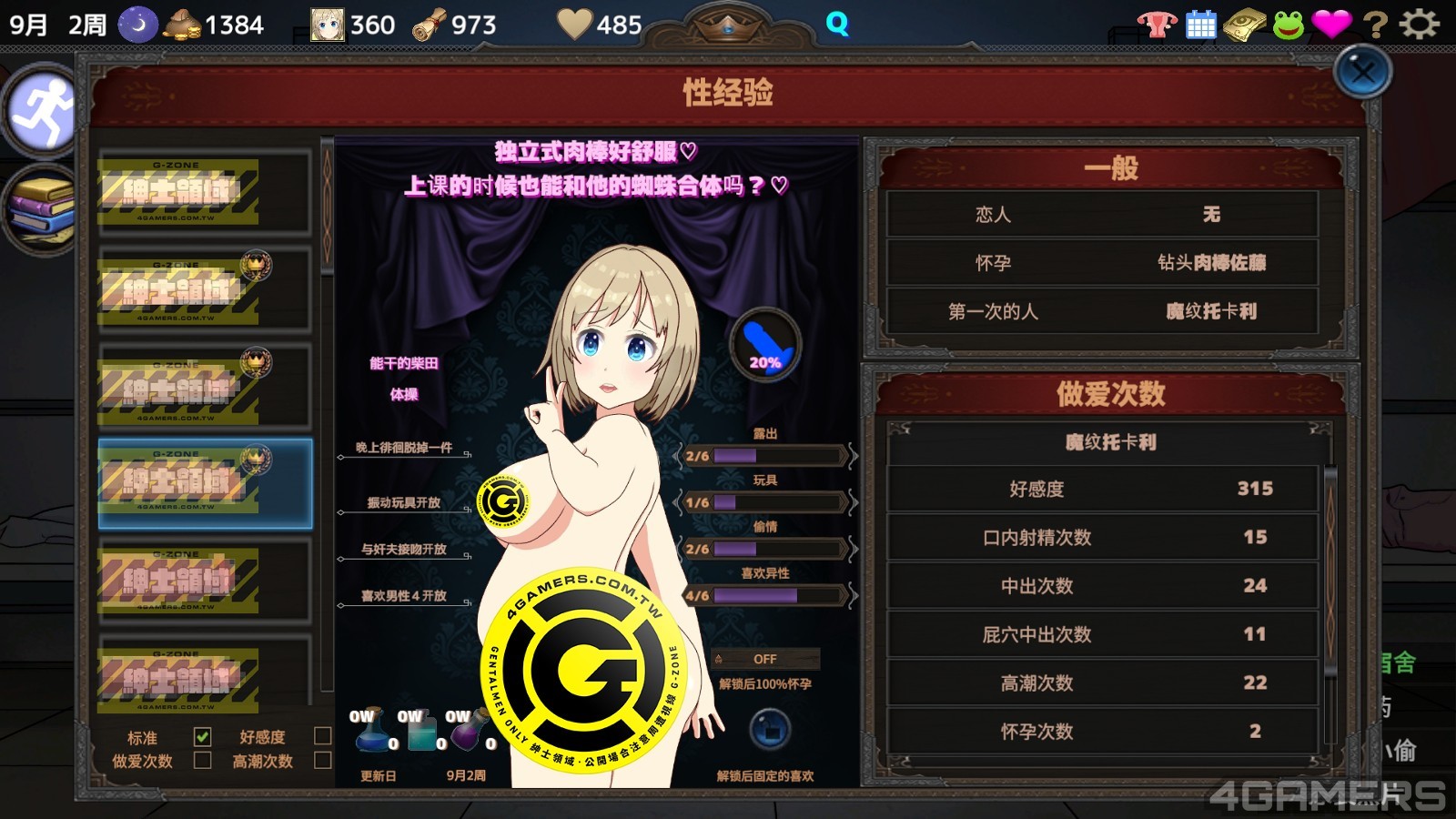This screenshot has height=819, width=1456.
Task: Tick the 好感度 checkbox
Action: coord(322,736)
